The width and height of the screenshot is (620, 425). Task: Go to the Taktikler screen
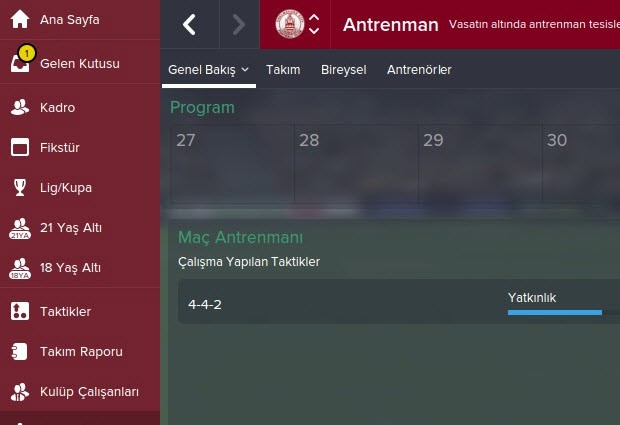click(x=65, y=311)
